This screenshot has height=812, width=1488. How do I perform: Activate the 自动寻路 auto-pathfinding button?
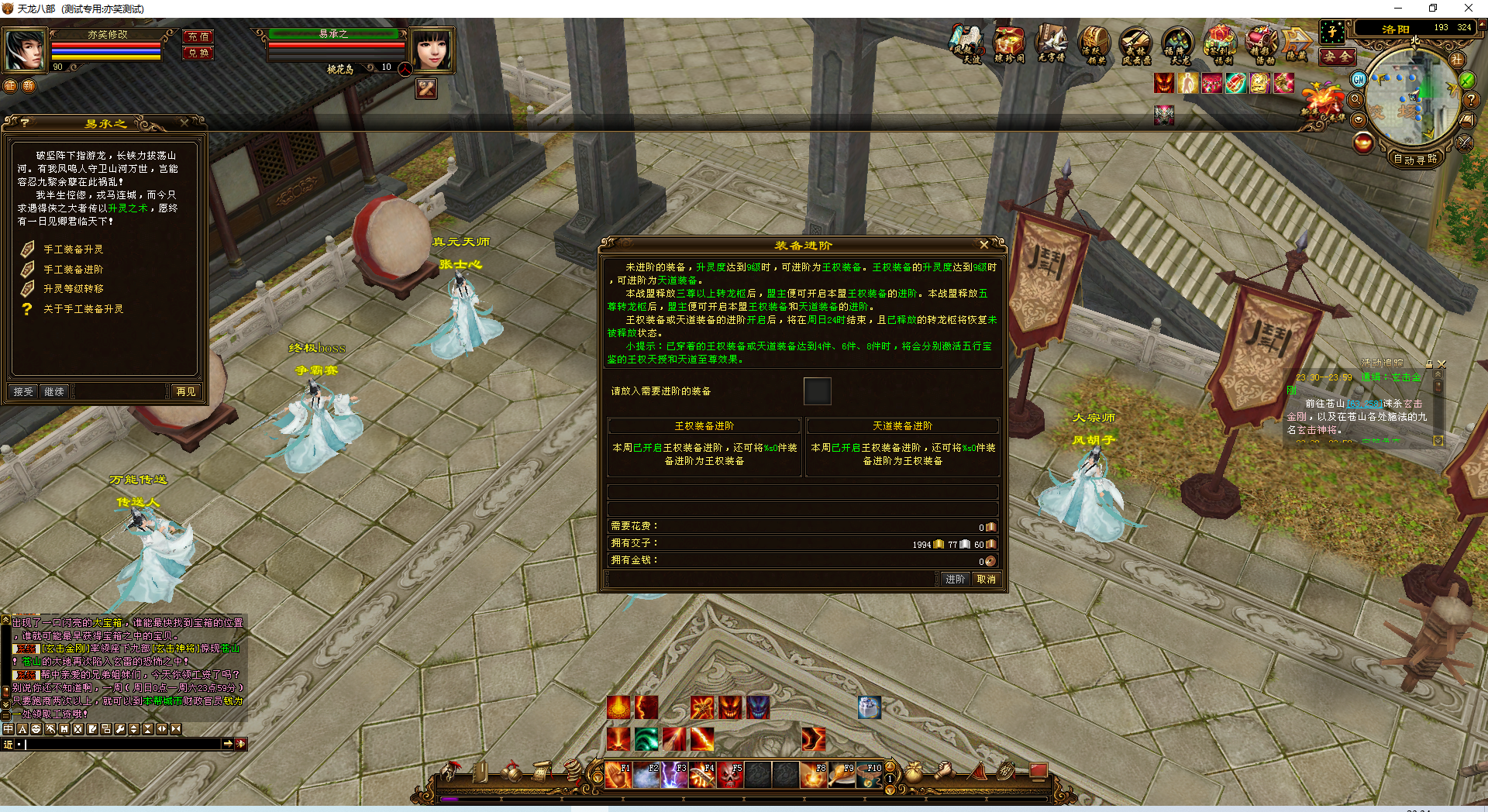[1415, 159]
